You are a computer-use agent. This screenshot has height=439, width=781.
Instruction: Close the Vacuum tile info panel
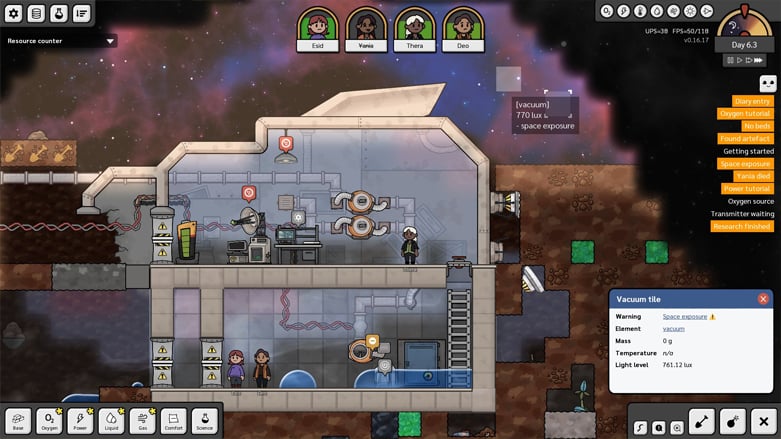(763, 299)
